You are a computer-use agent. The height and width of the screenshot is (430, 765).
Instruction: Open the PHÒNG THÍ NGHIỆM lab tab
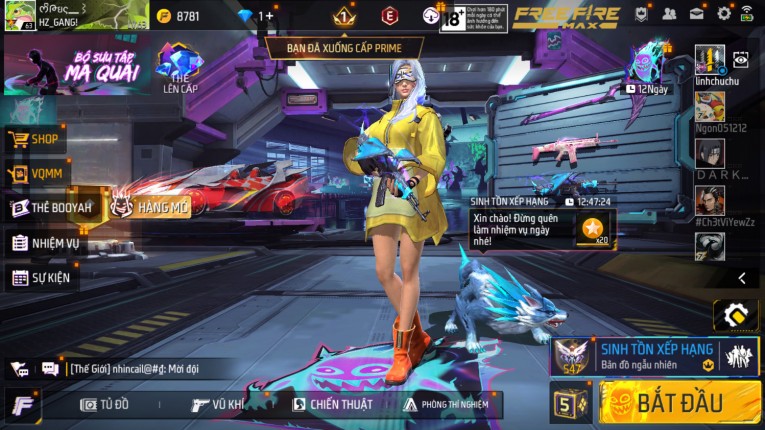(x=446, y=404)
